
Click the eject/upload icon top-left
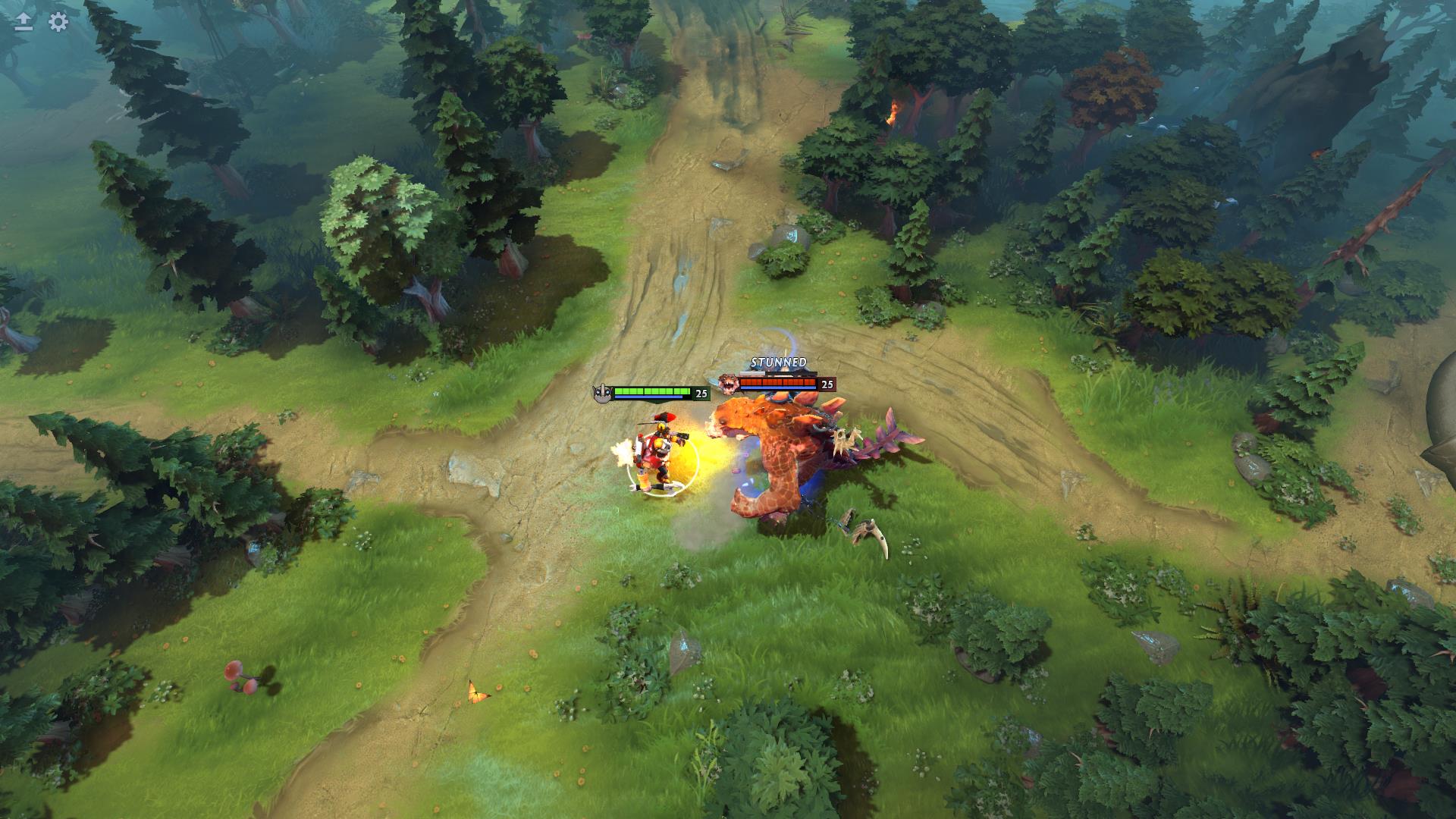tap(24, 23)
